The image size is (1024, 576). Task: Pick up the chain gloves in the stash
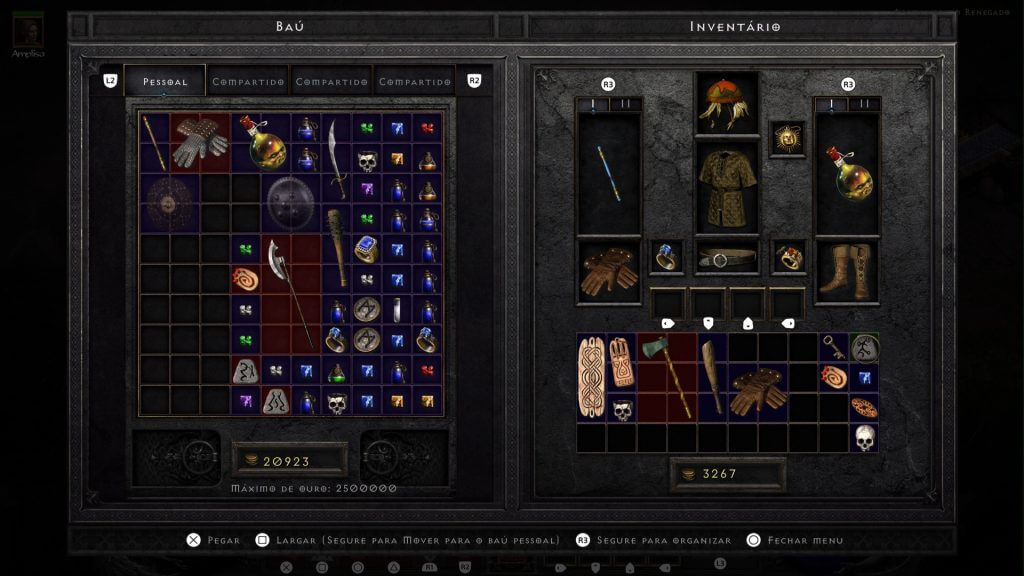coord(200,142)
